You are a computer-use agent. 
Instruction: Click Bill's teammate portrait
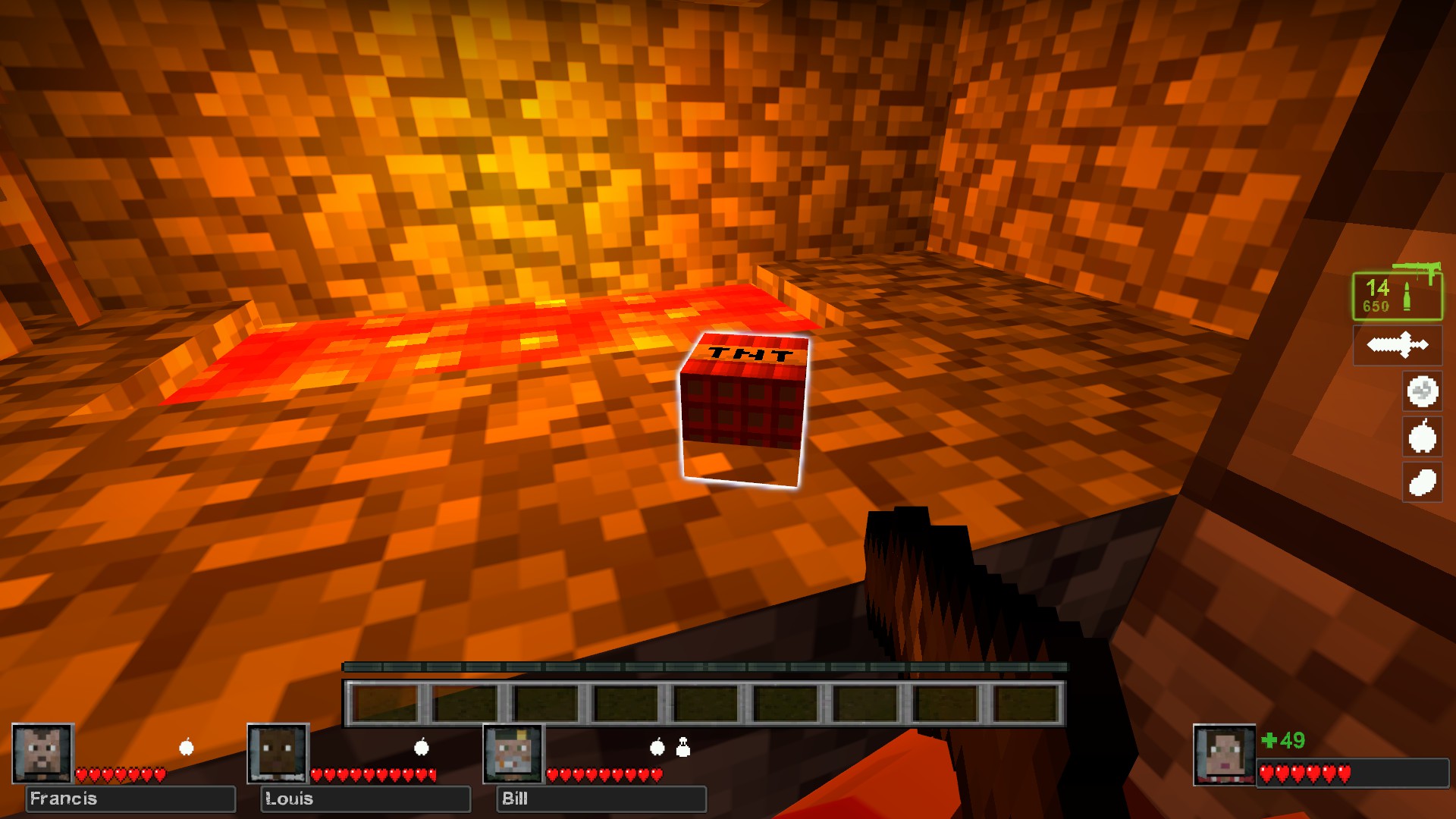click(x=513, y=753)
